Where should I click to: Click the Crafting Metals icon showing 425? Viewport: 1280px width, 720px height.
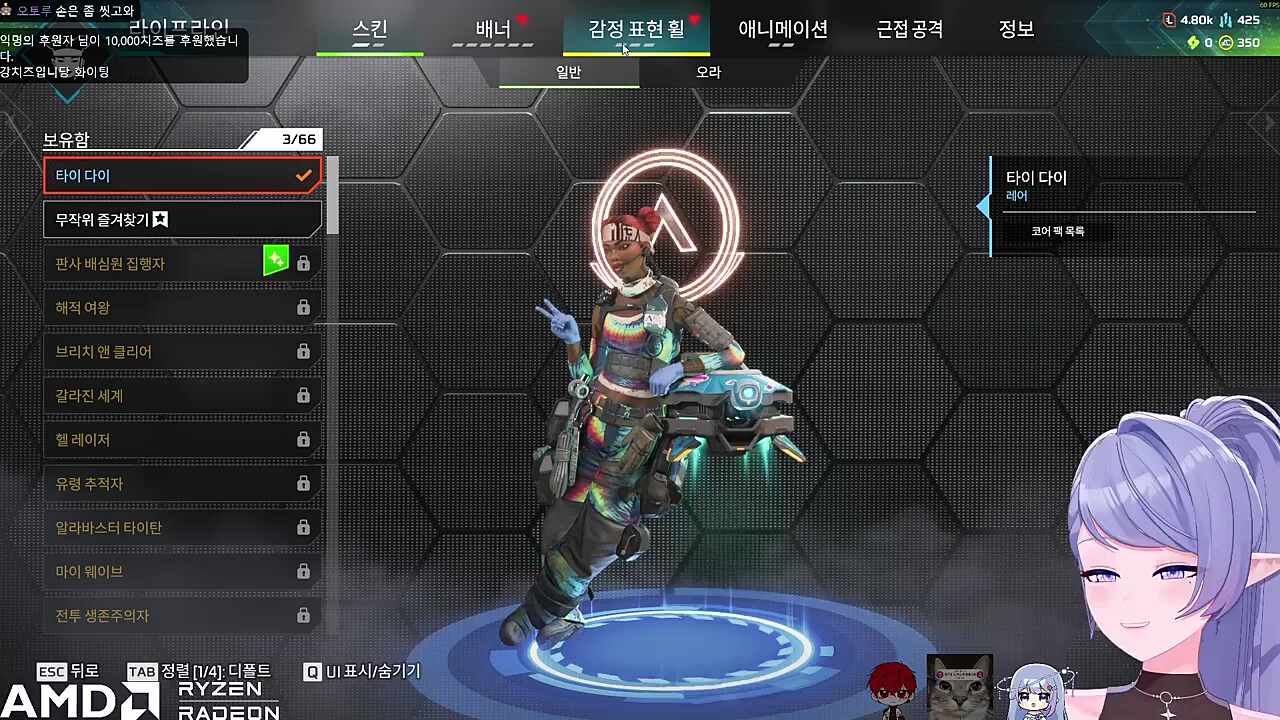point(1226,21)
